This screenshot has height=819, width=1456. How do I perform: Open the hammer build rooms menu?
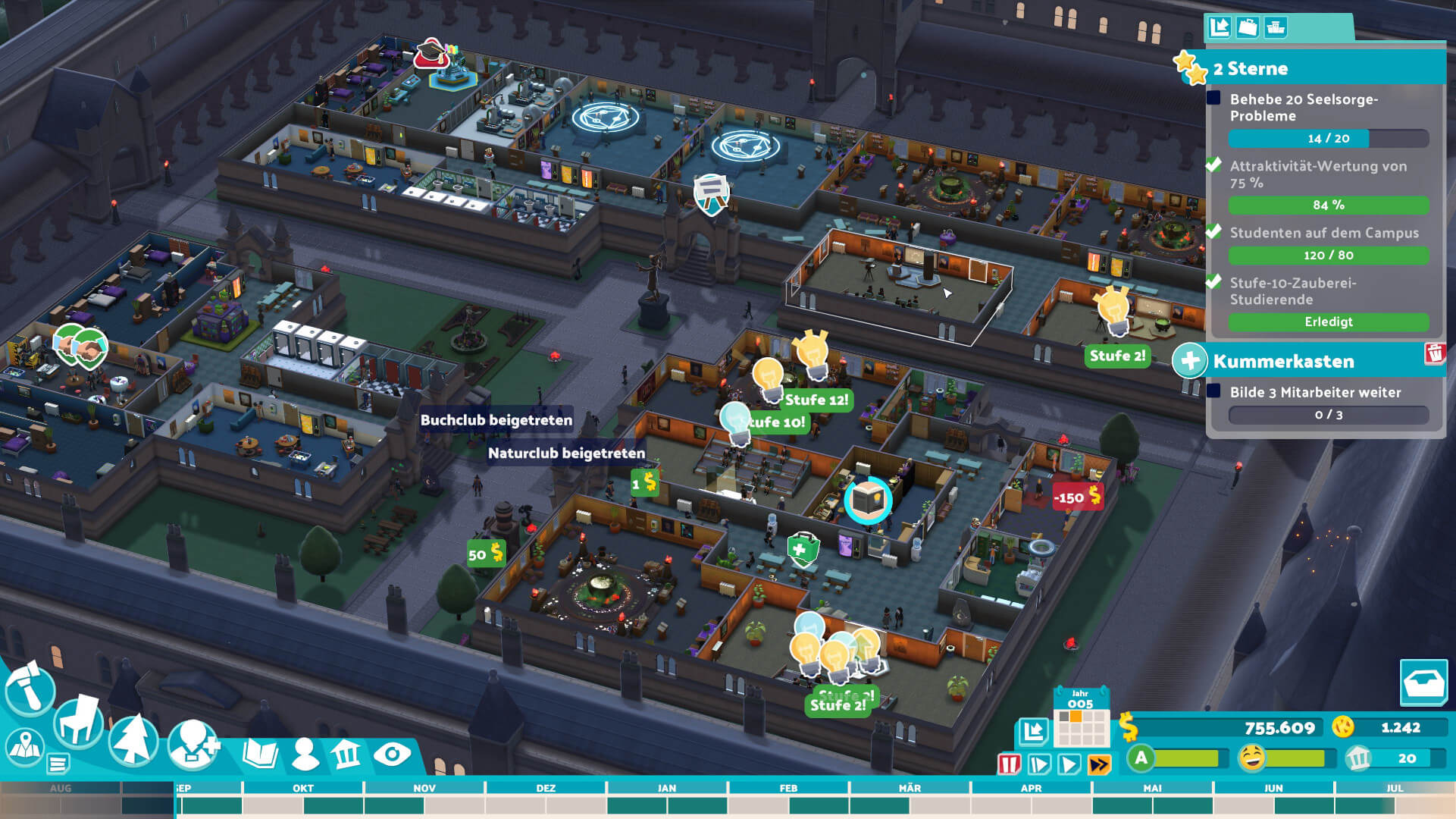(x=30, y=689)
